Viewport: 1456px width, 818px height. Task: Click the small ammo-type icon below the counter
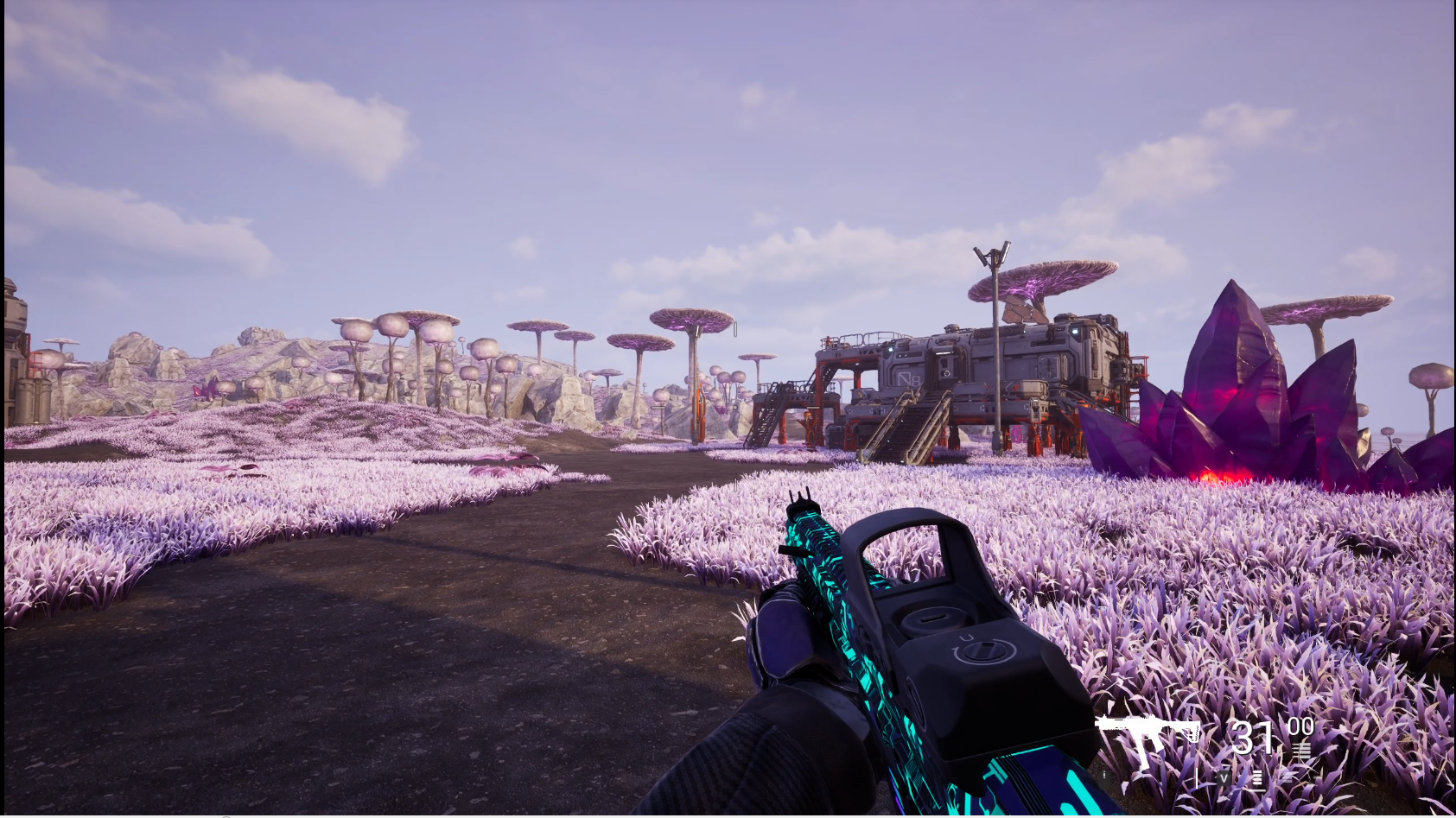pos(1302,750)
